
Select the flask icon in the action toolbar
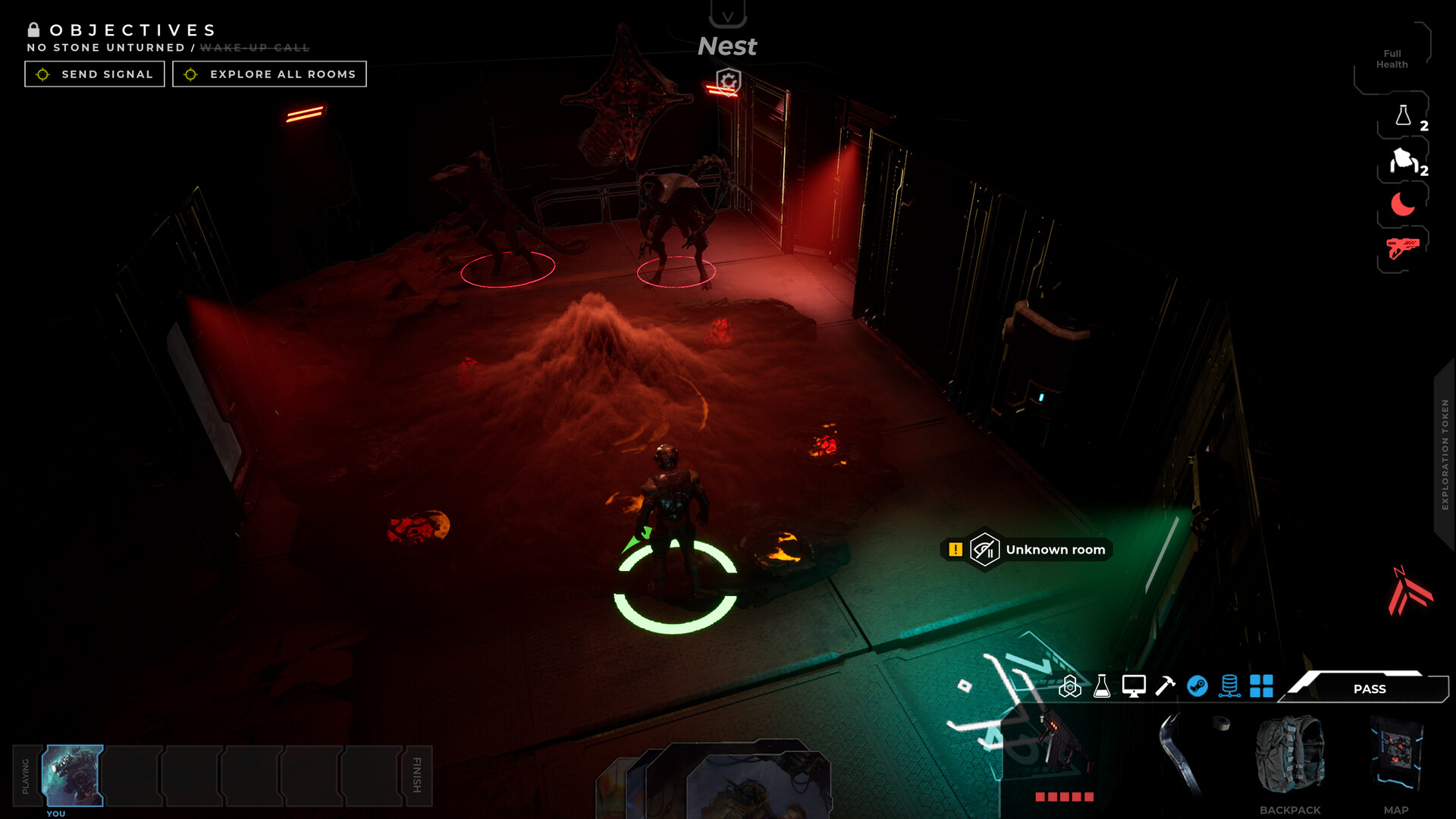(1101, 688)
